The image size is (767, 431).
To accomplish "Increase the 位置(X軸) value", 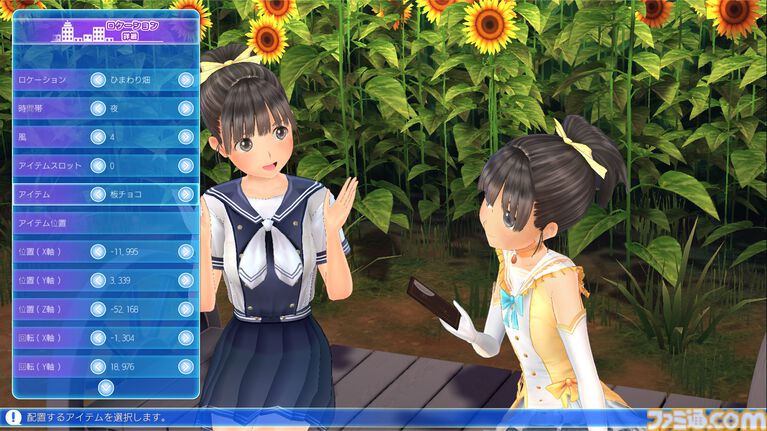I will click(x=186, y=251).
